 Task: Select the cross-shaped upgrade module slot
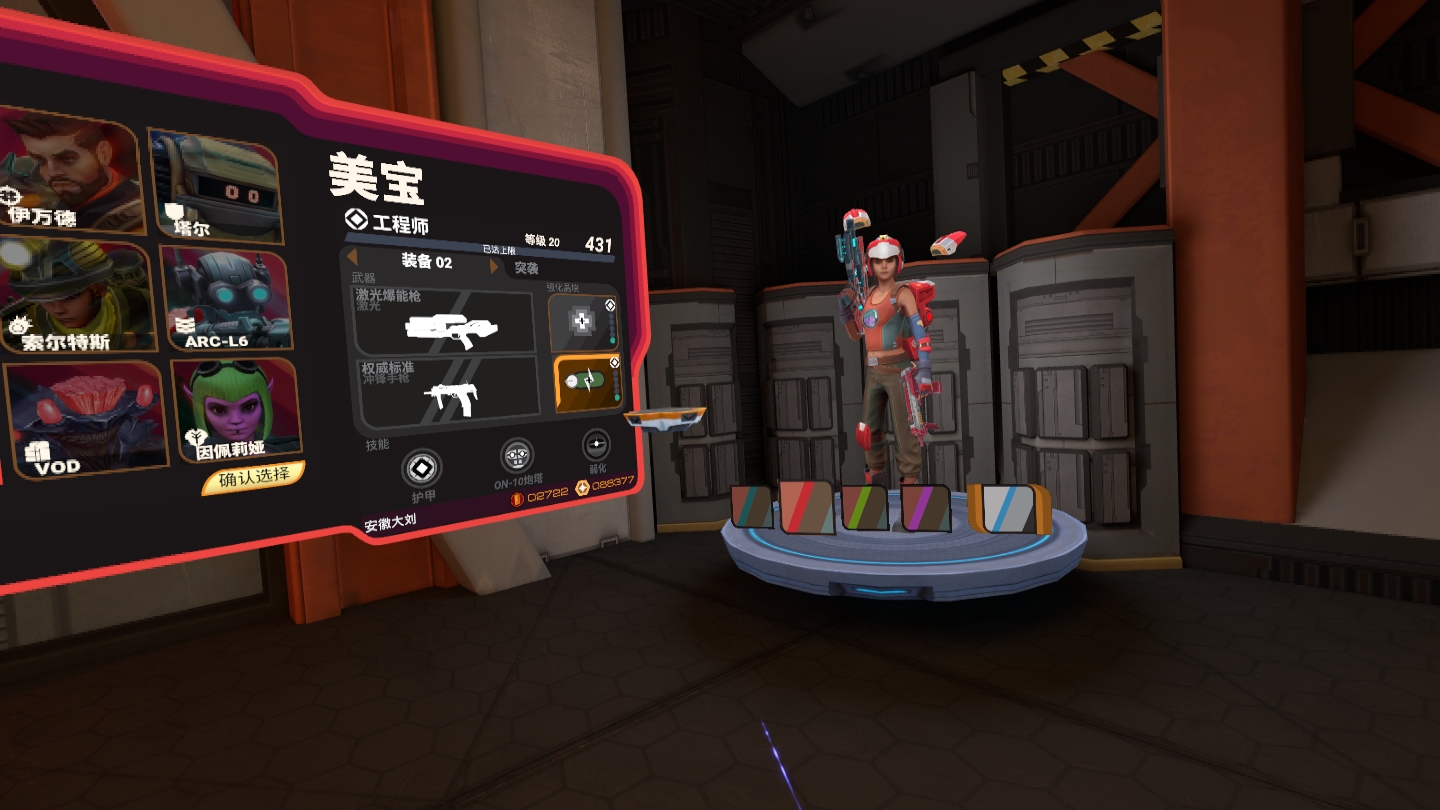(x=583, y=321)
